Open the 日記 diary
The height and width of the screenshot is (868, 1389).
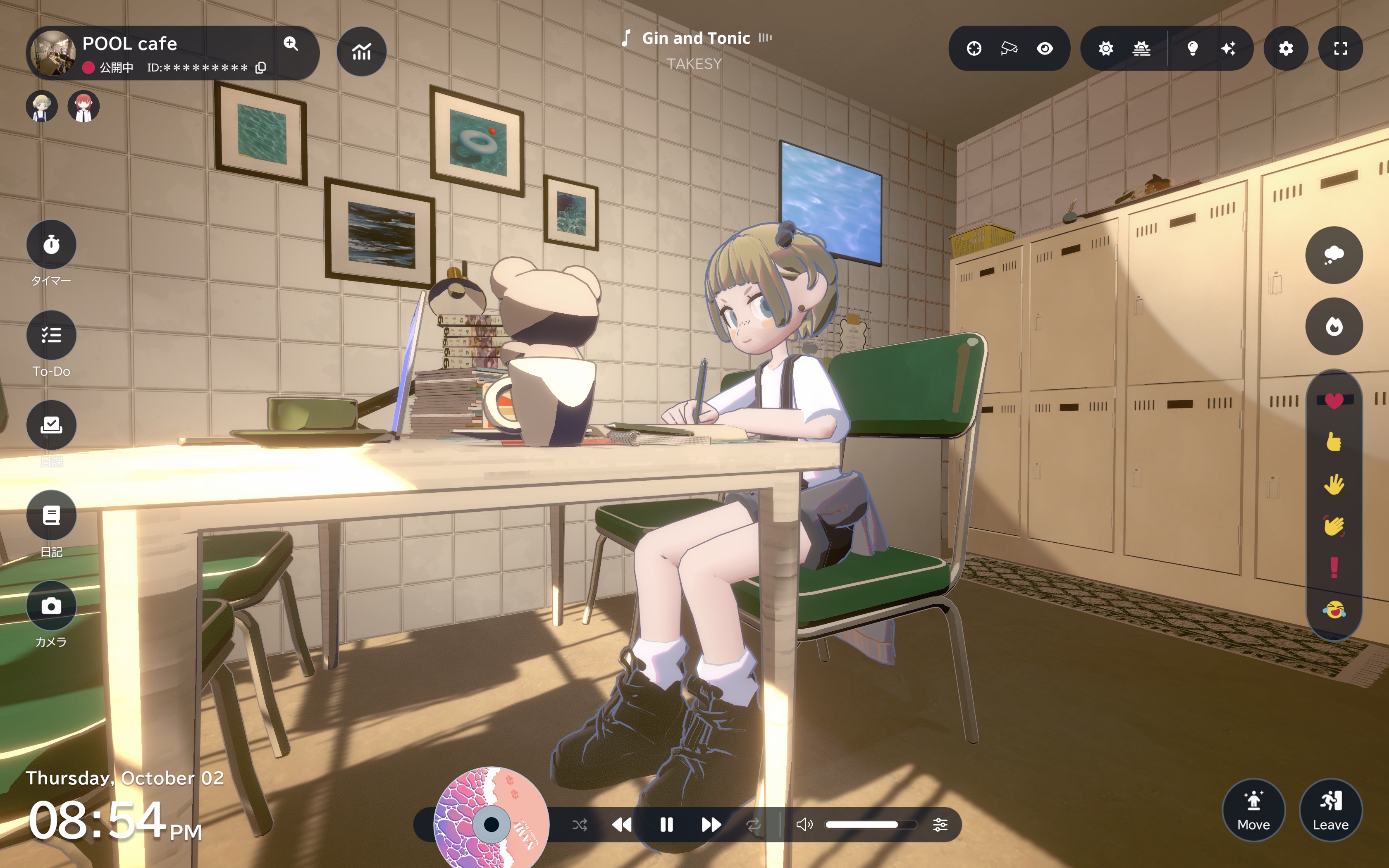[x=51, y=515]
